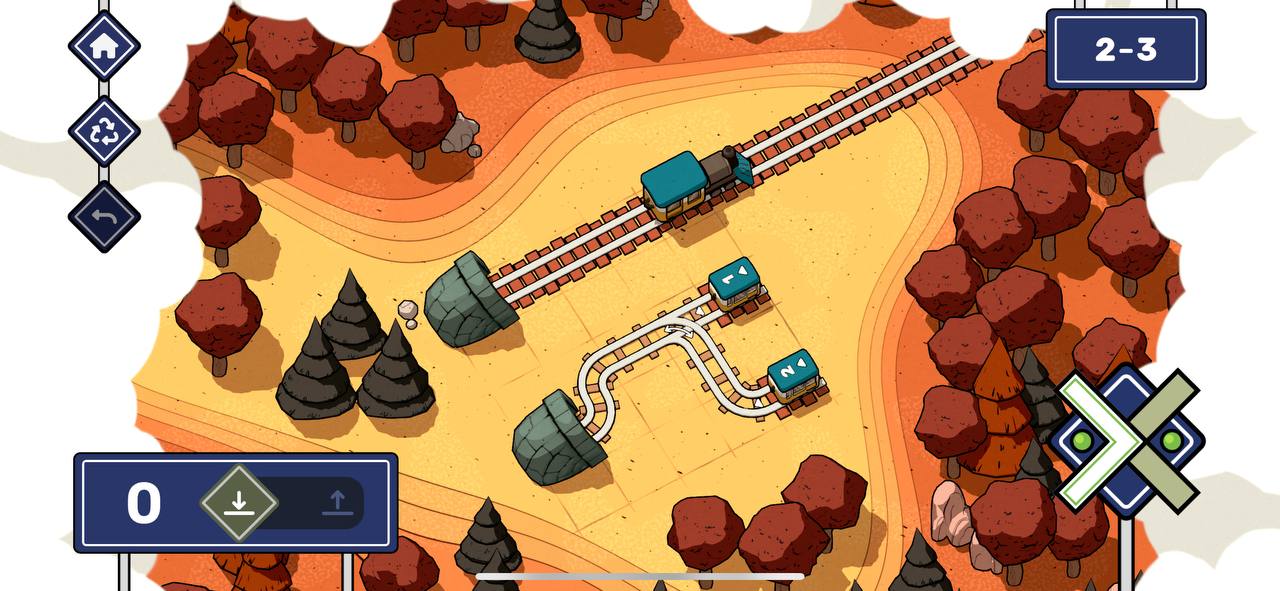Restart the level with the recycle arrows button
The height and width of the screenshot is (591, 1280).
pyautogui.click(x=104, y=131)
